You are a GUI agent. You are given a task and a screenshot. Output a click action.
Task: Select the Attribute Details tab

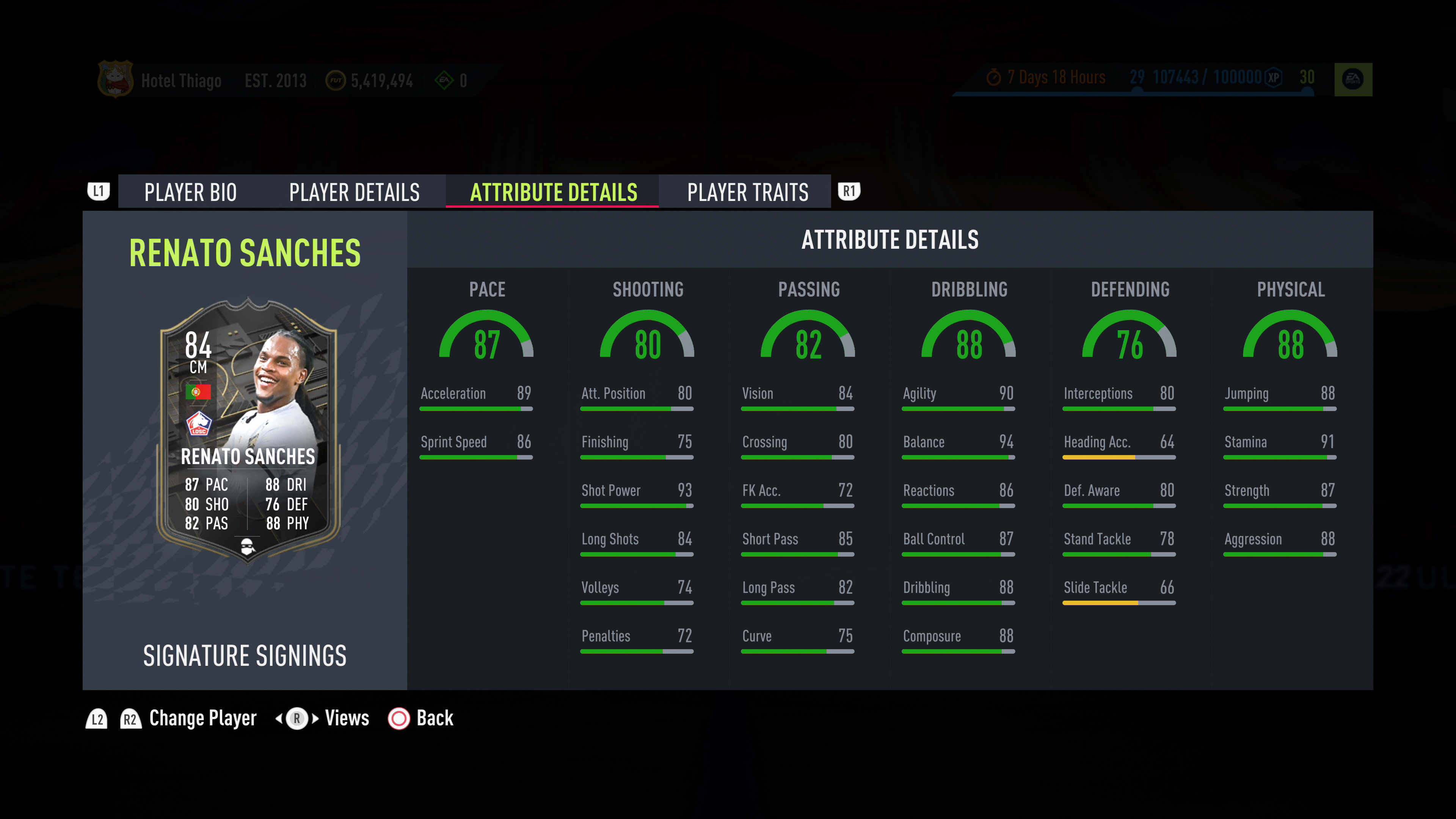click(553, 192)
